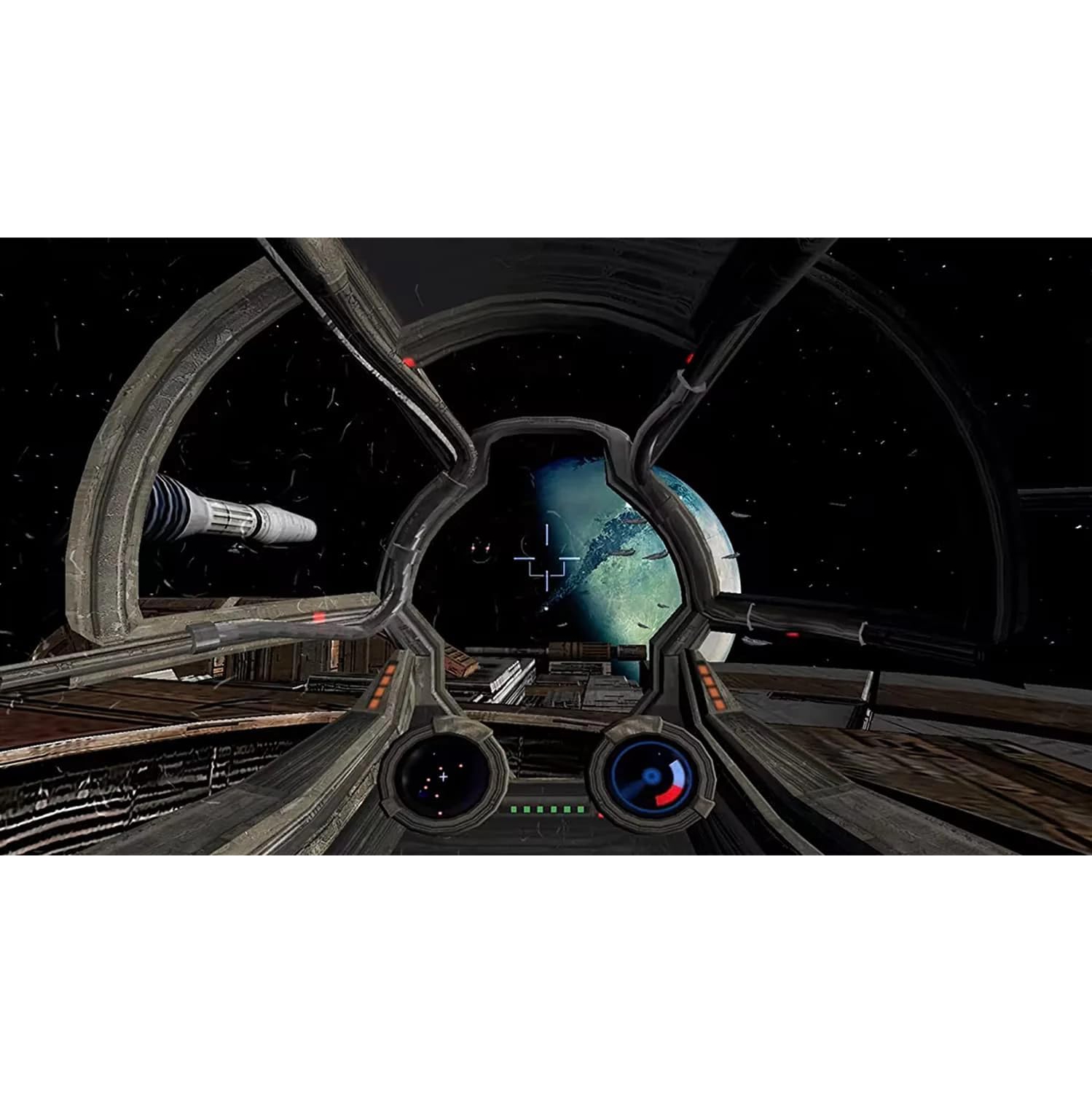The width and height of the screenshot is (1092, 1093).
Task: Click the small cross marker inside the radar scope
Action: [443, 775]
